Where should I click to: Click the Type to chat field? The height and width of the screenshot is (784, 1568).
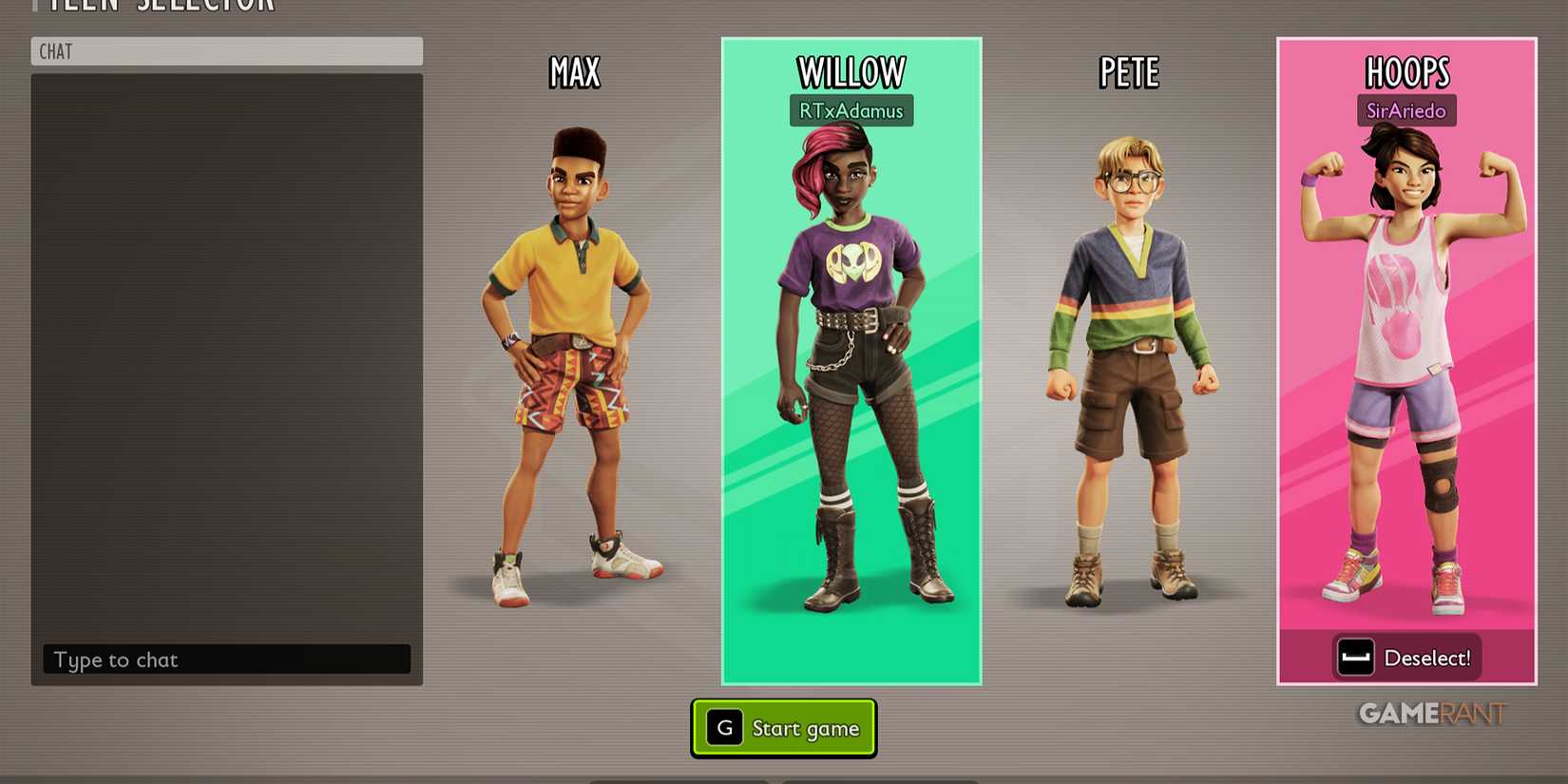pos(225,660)
